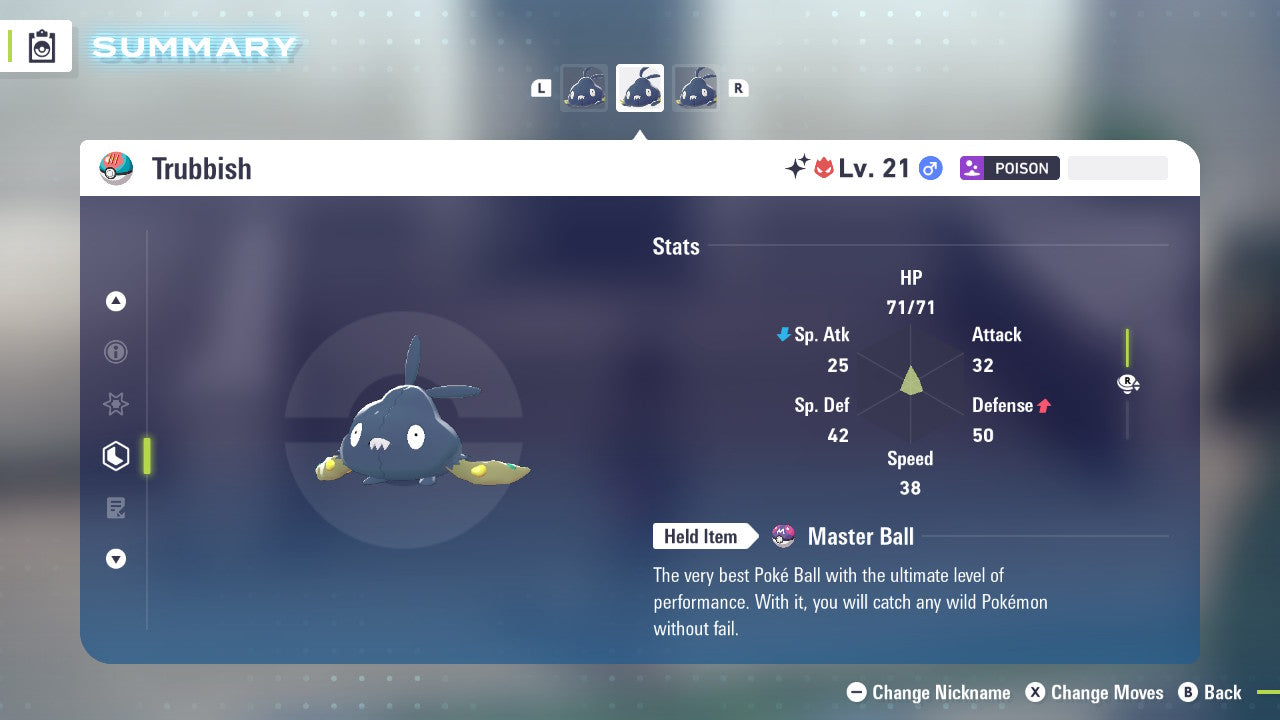Click the Master Ball held item icon
Image resolution: width=1280 pixels, height=720 pixels.
(x=784, y=536)
